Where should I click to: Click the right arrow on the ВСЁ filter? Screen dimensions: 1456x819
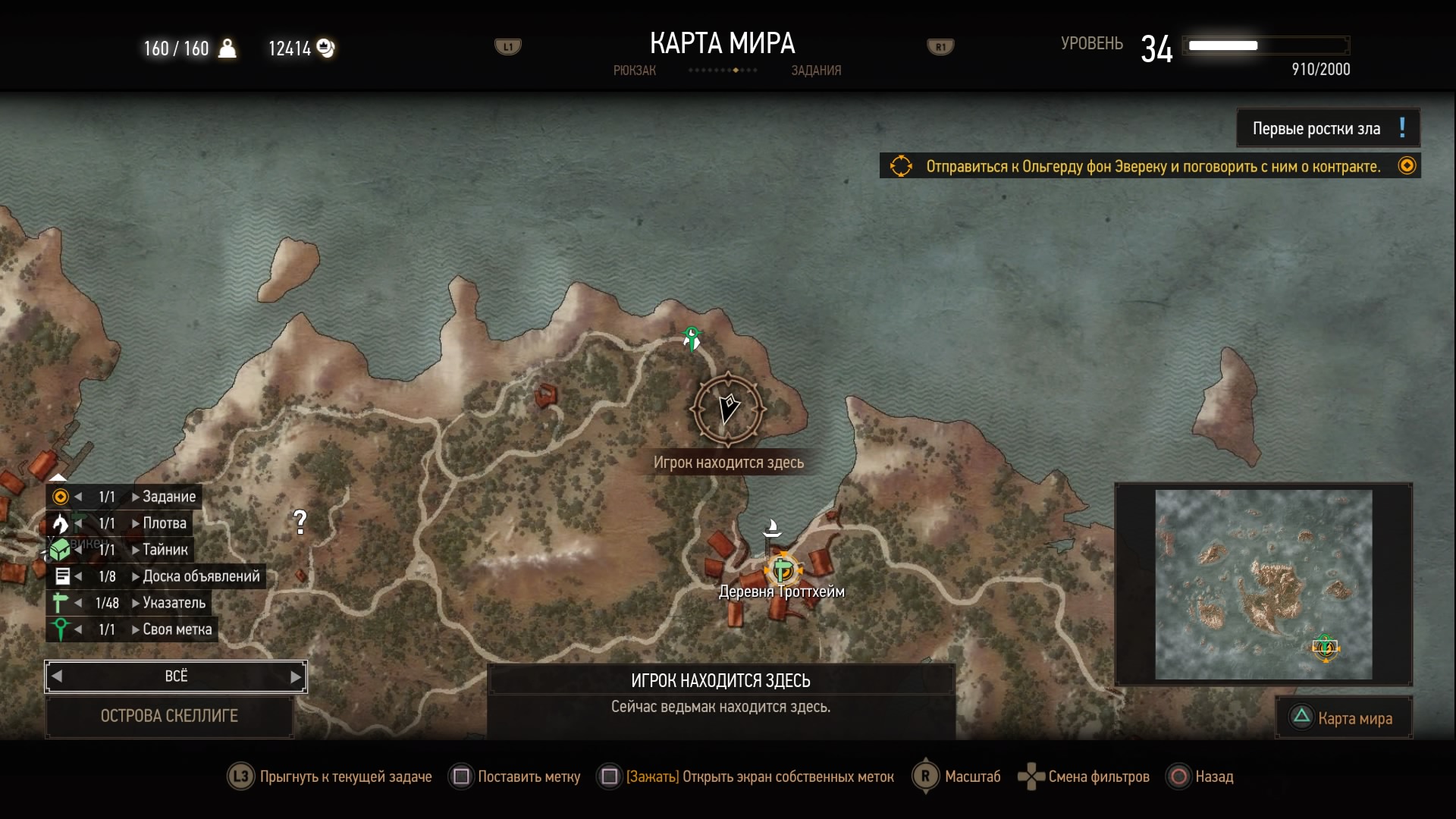coord(296,676)
